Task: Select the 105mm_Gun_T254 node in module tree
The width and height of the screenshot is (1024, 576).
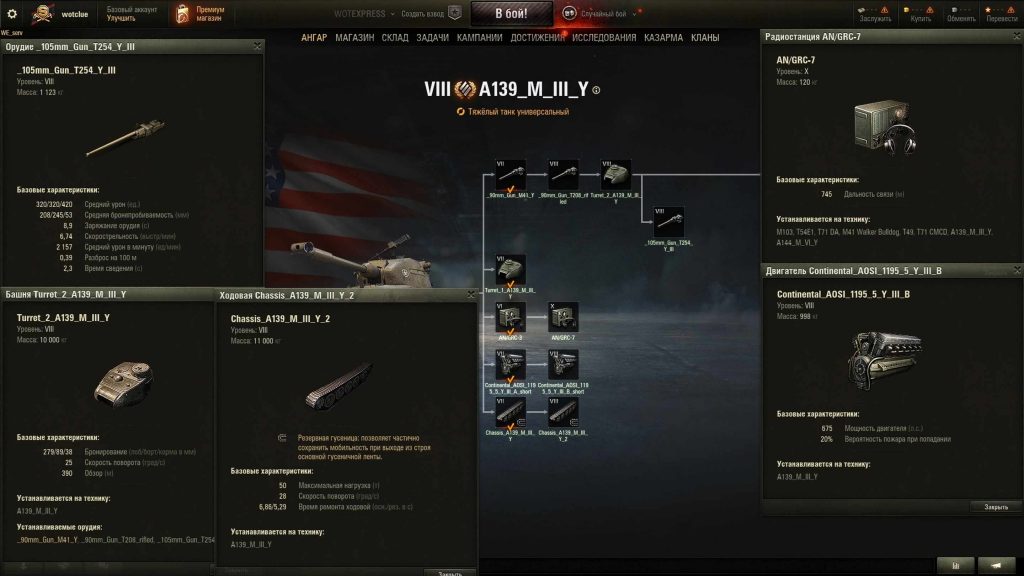Action: click(x=668, y=222)
